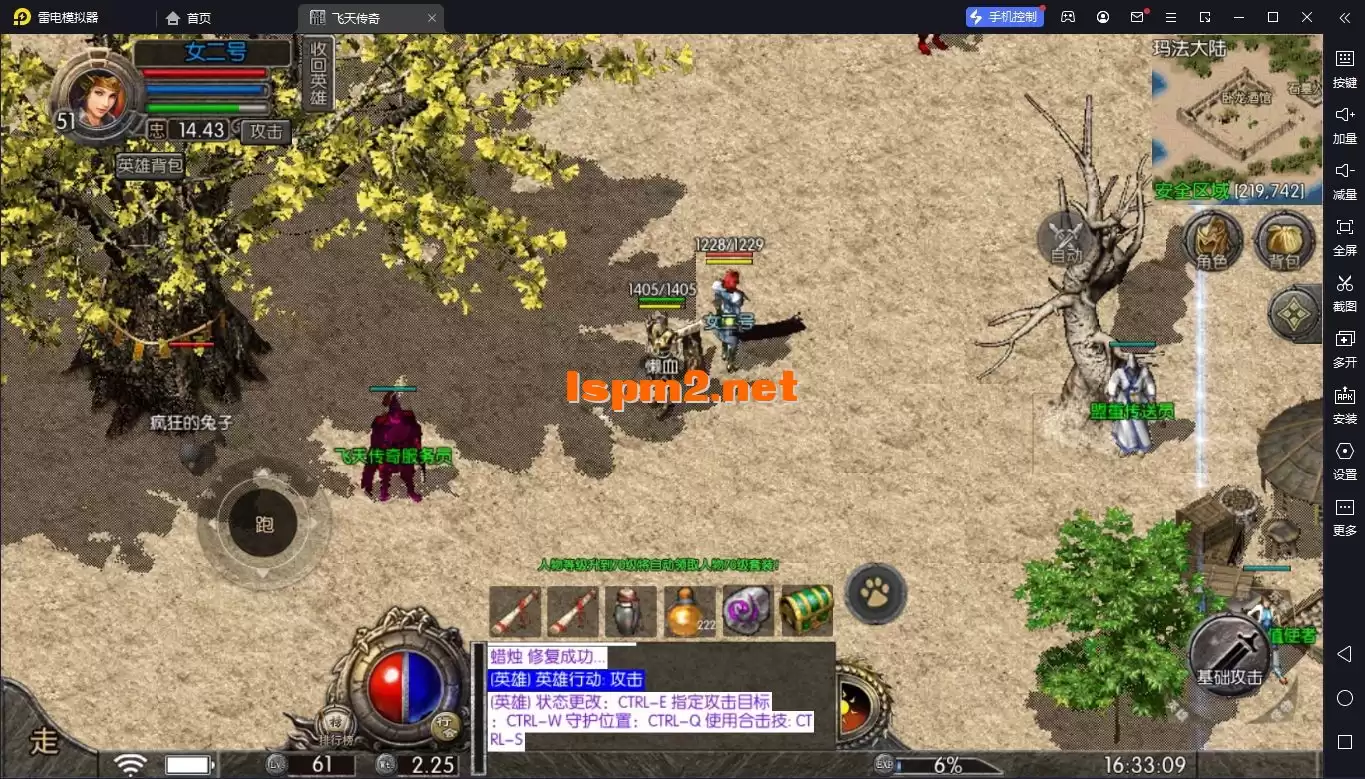
Task: Open the 英雄背包 hero bag
Action: (x=150, y=166)
